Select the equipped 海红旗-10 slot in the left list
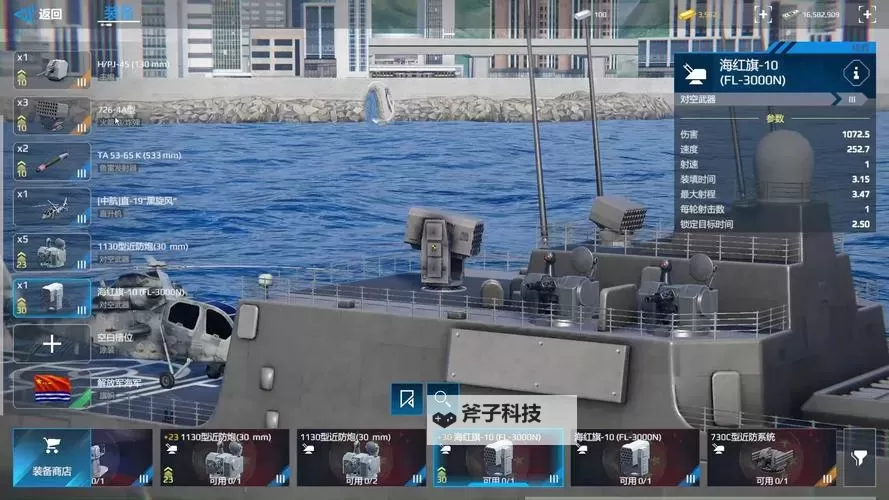This screenshot has width=889, height=500. click(x=52, y=297)
